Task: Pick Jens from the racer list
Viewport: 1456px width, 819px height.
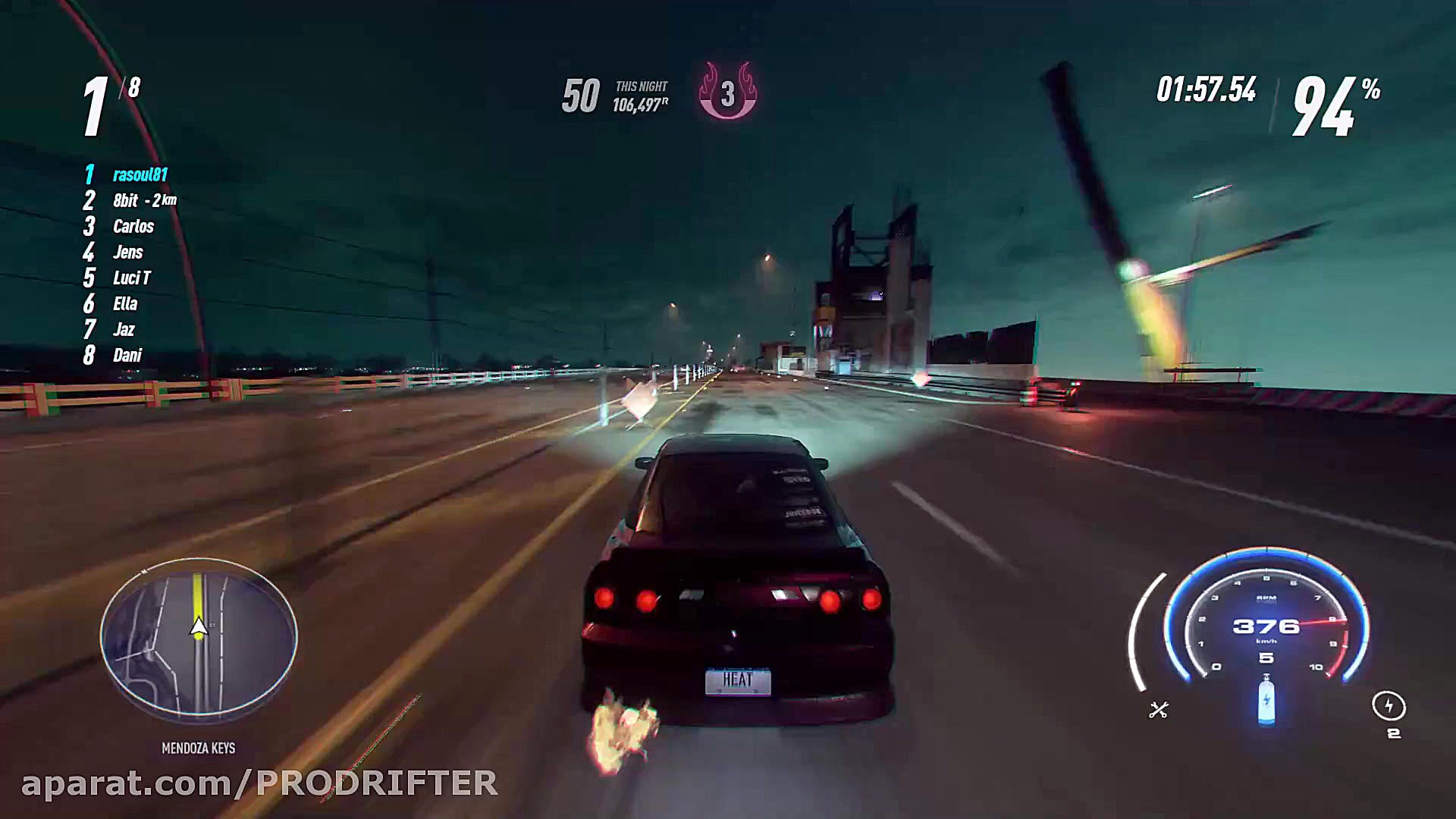Action: tap(127, 253)
